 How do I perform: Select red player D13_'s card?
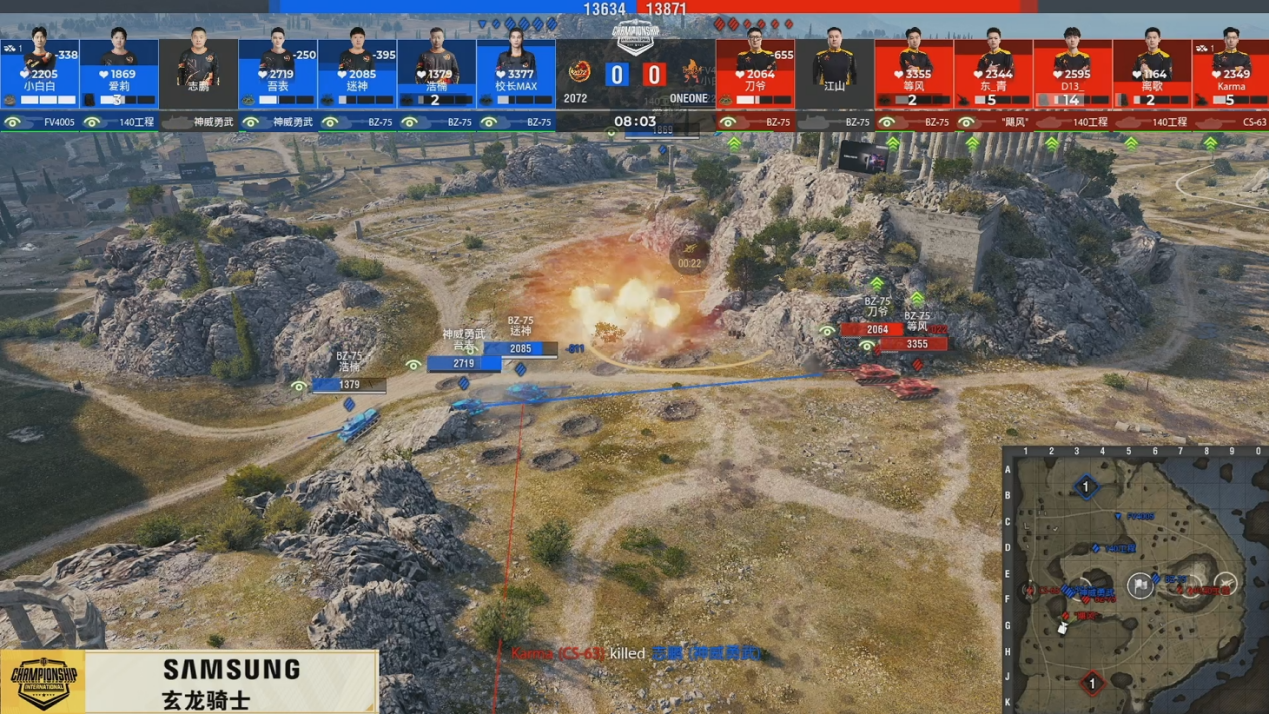(x=1072, y=73)
